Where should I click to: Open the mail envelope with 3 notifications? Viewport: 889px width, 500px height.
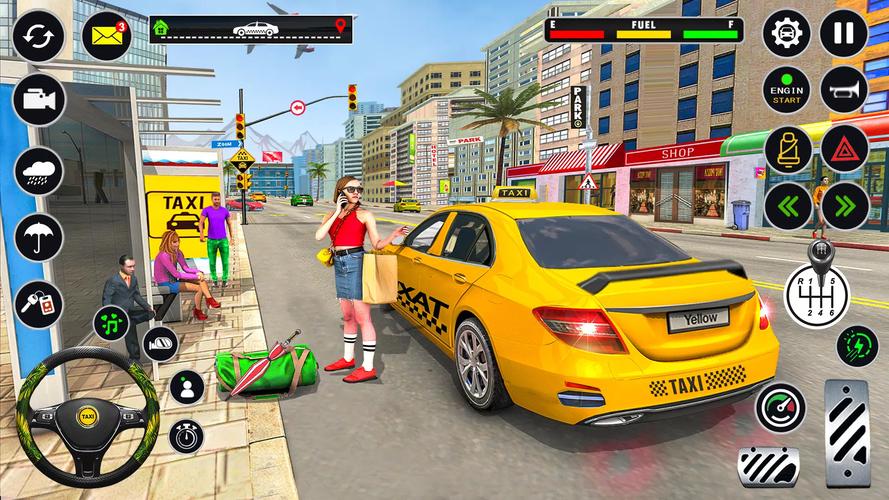pyautogui.click(x=107, y=37)
